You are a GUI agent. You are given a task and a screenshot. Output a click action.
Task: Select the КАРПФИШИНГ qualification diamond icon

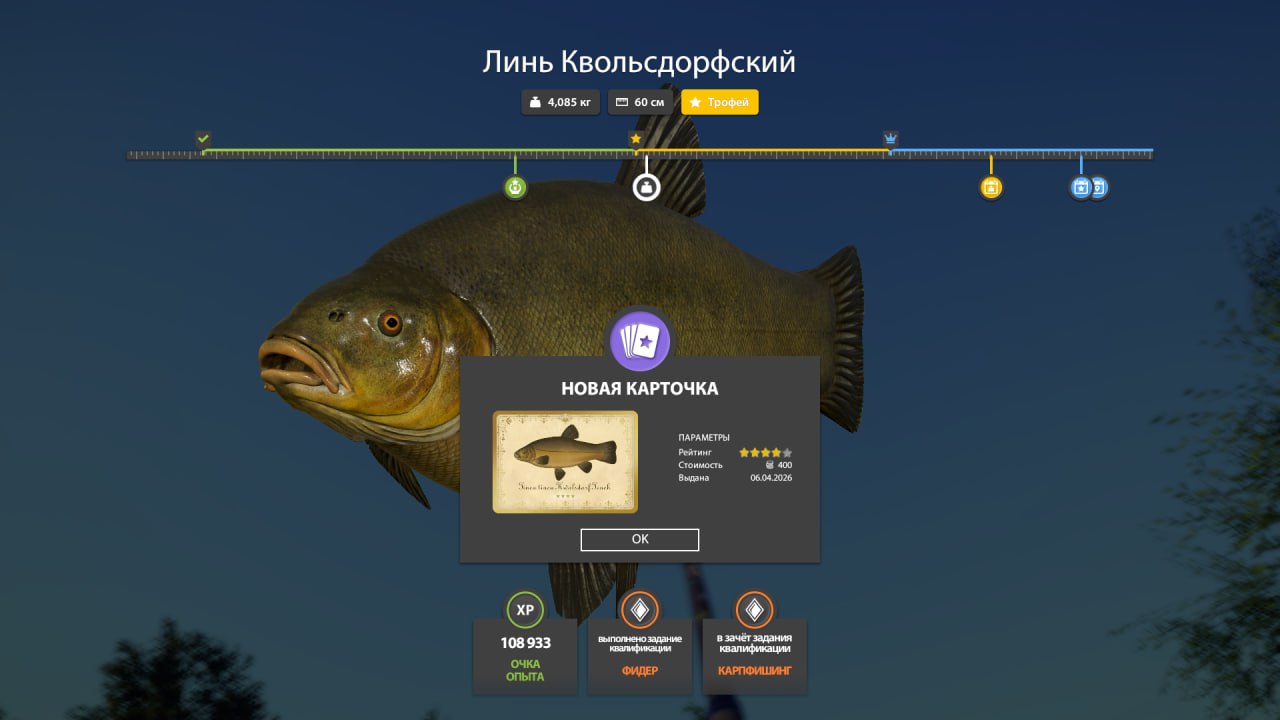point(755,610)
